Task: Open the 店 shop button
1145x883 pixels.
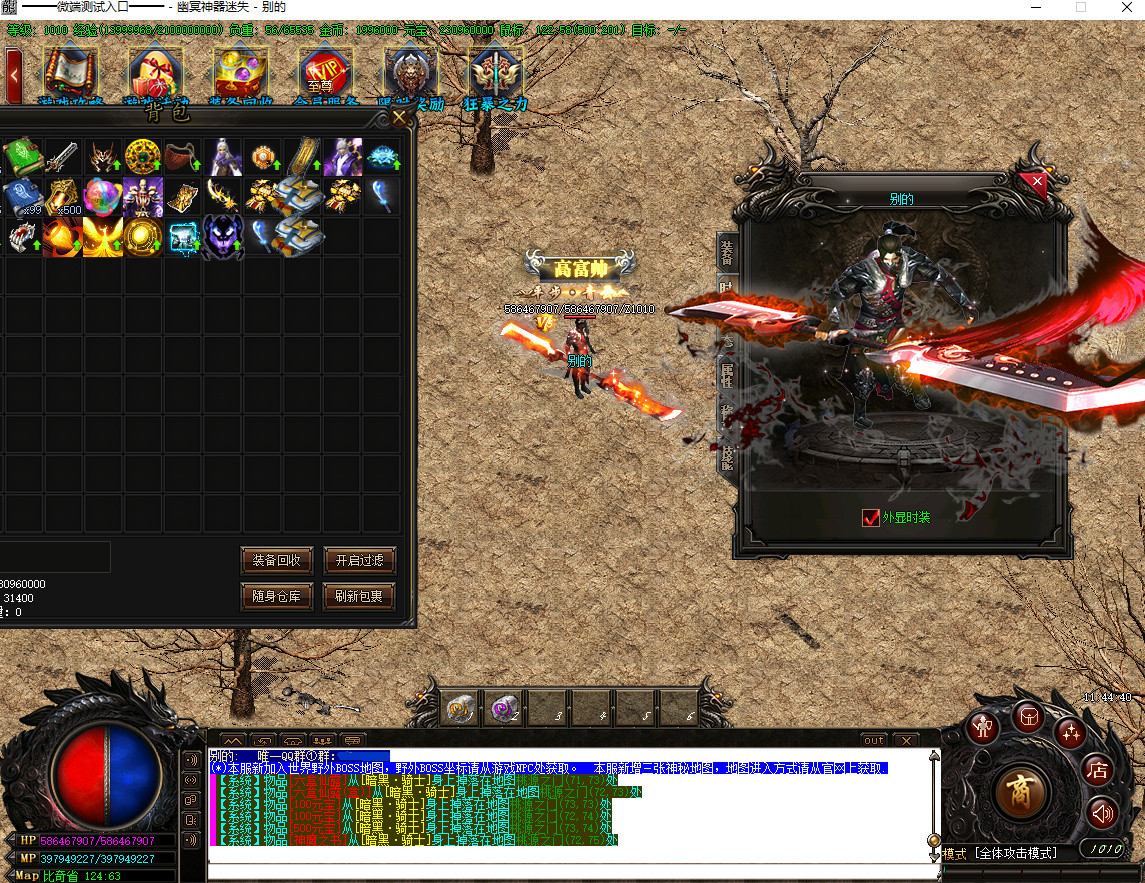Action: (x=1097, y=770)
